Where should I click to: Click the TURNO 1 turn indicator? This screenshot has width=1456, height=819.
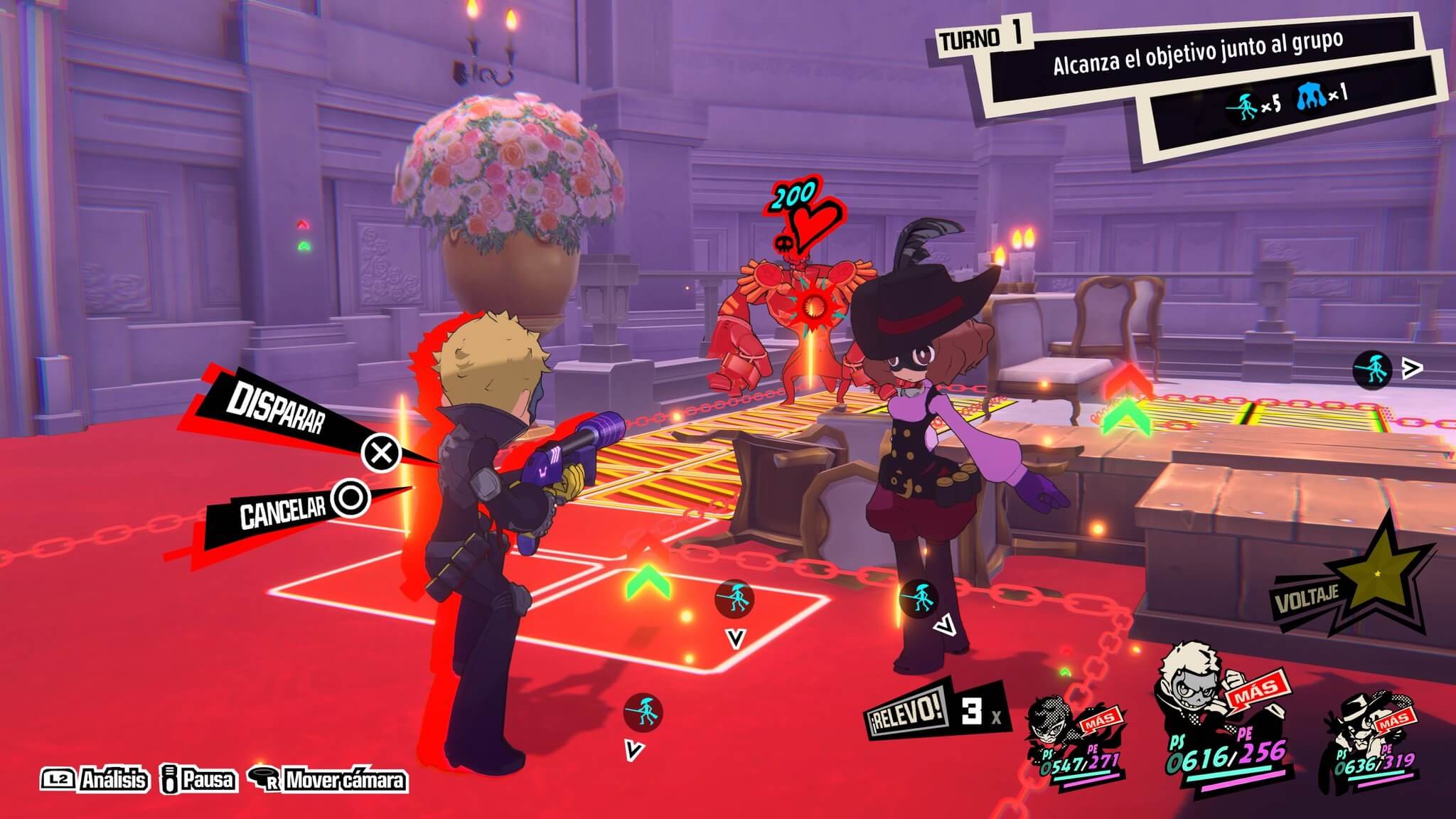980,37
